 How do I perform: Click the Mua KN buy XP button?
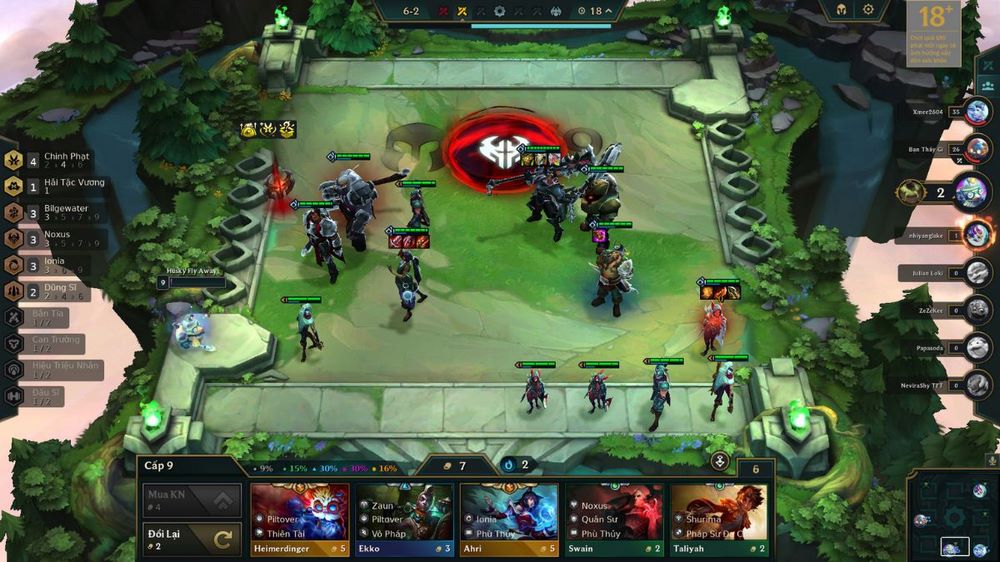click(191, 498)
